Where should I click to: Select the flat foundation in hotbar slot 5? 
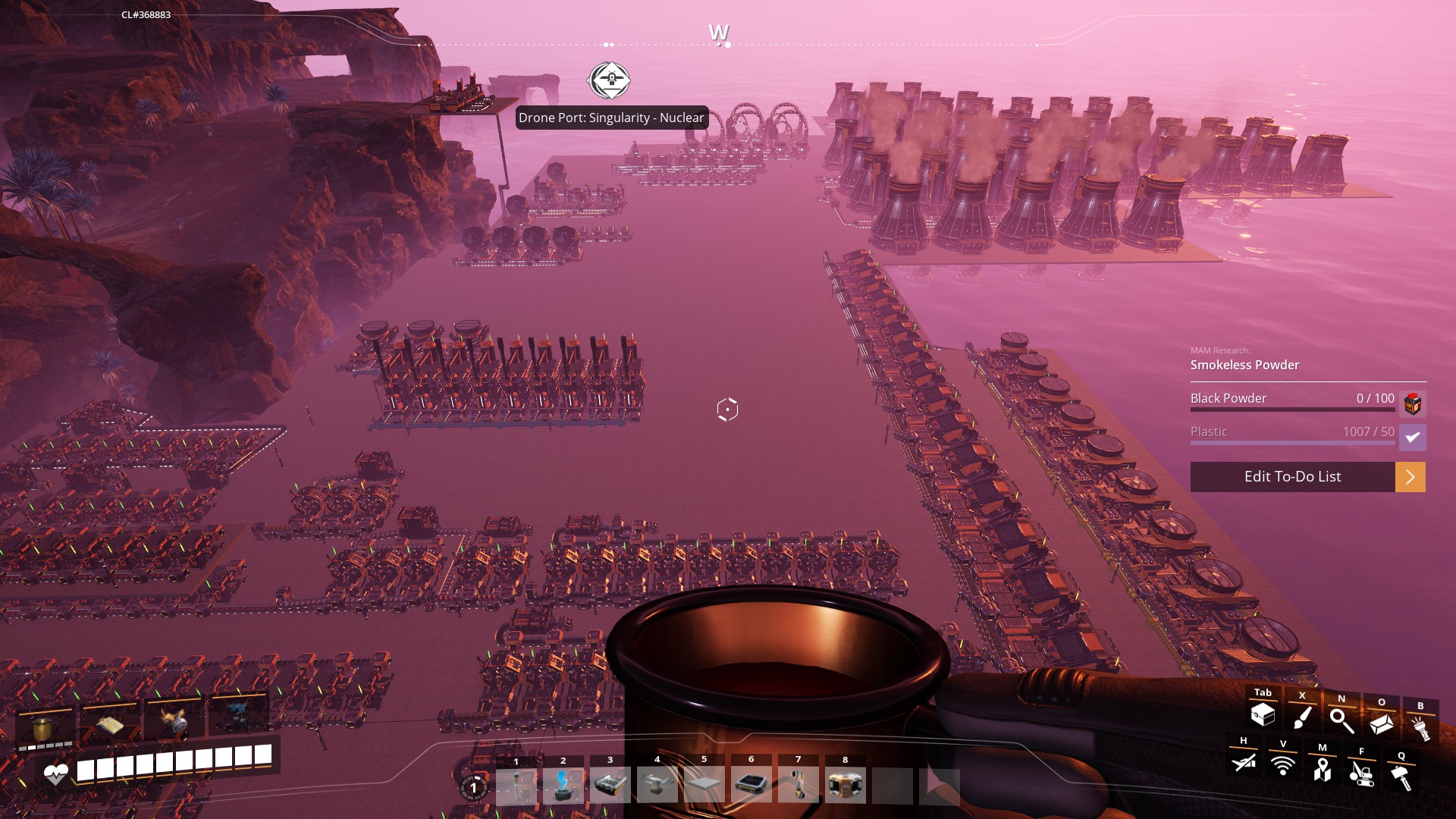pyautogui.click(x=704, y=786)
